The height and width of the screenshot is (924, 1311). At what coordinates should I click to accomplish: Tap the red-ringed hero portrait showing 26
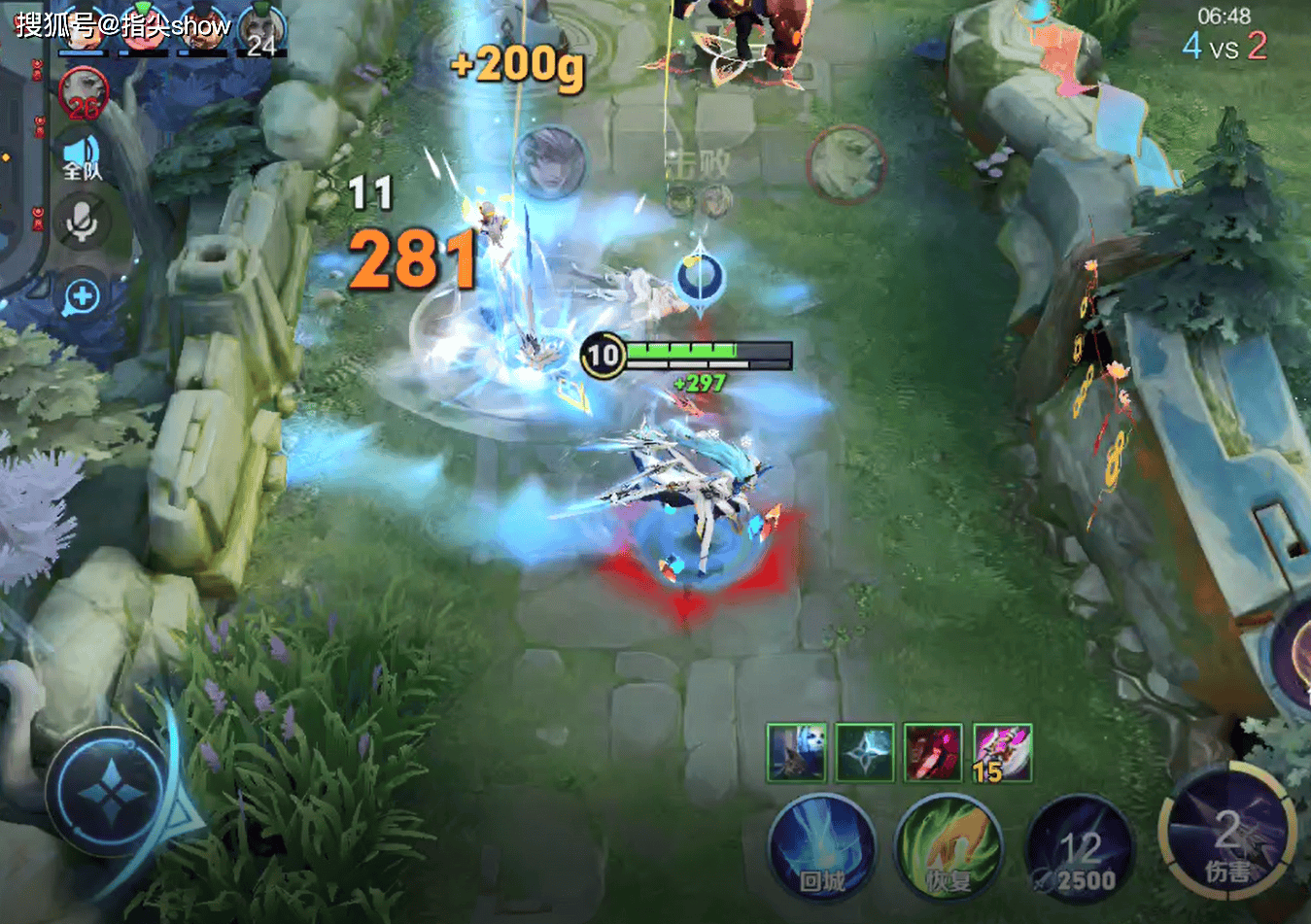84,93
